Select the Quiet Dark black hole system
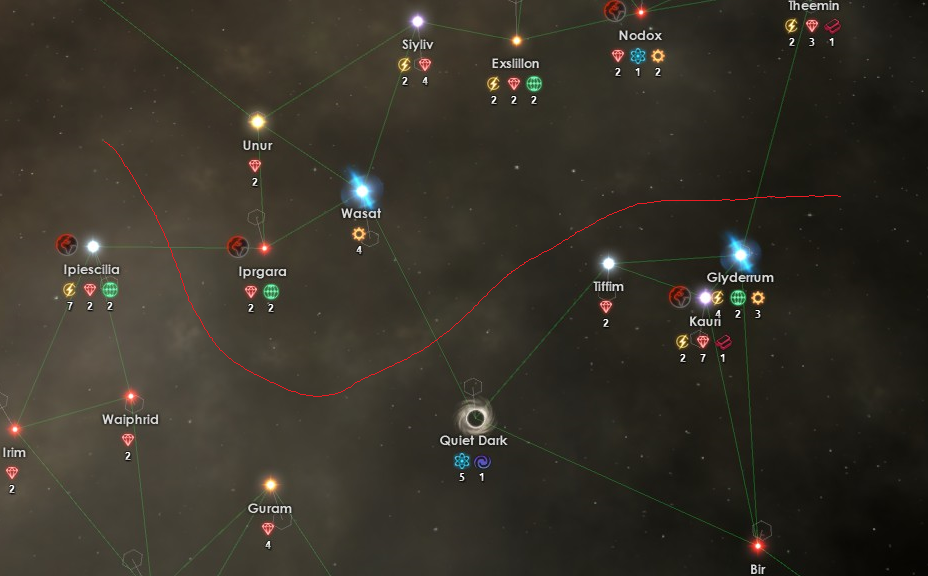The image size is (928, 576). tap(476, 416)
